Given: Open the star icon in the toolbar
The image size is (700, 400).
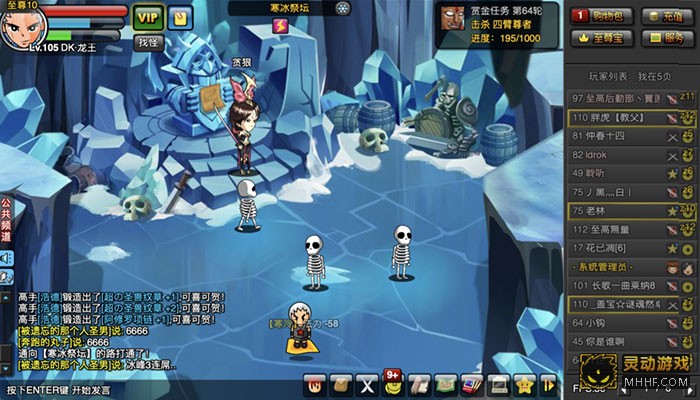Looking at the screenshot, I should point(524,385).
